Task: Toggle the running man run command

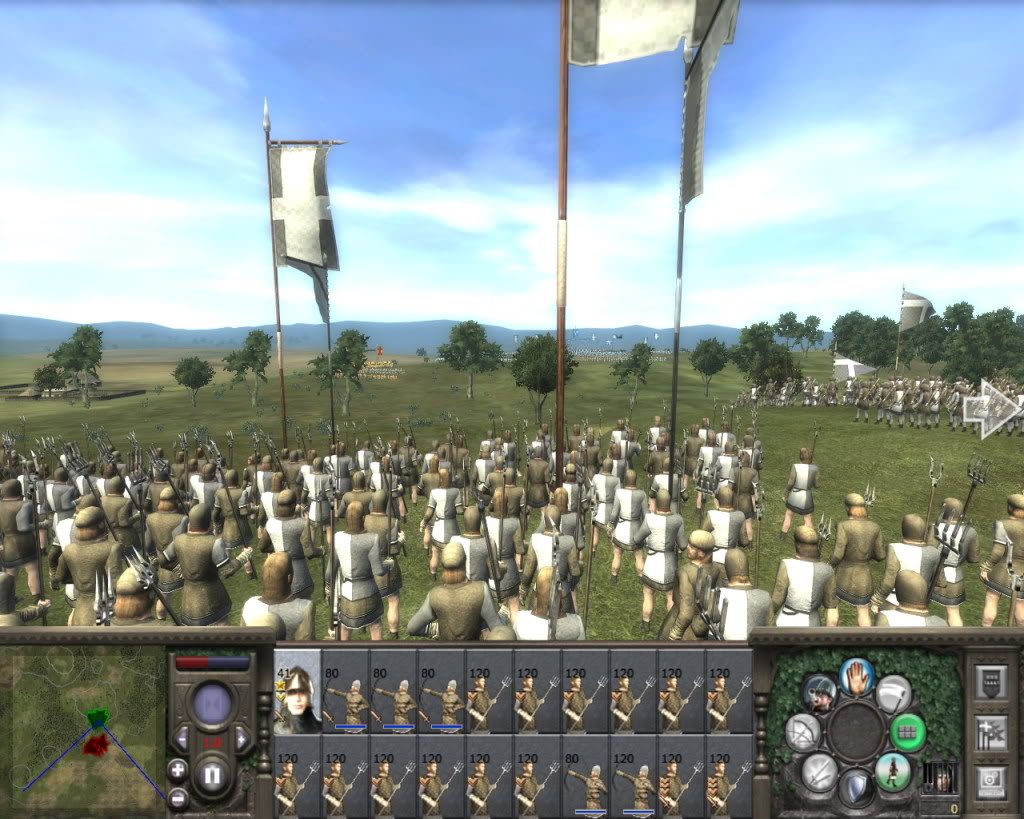Action: click(x=892, y=771)
